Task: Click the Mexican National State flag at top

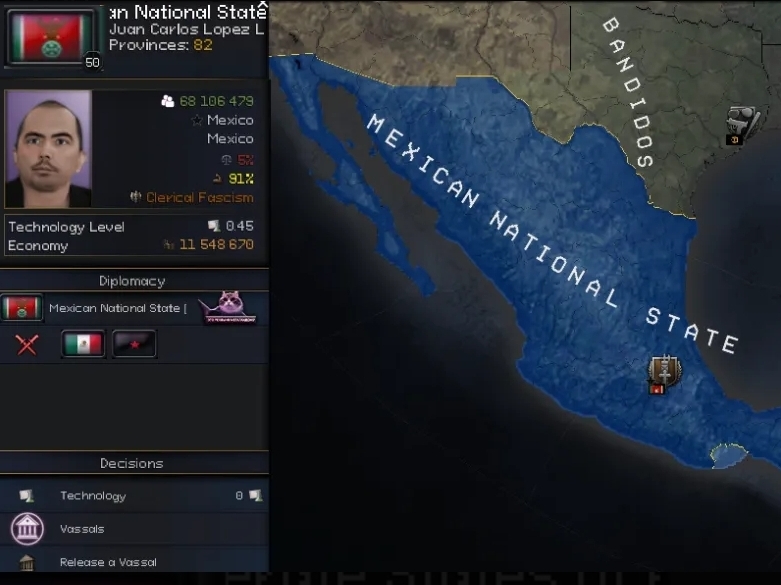Action: coord(52,36)
